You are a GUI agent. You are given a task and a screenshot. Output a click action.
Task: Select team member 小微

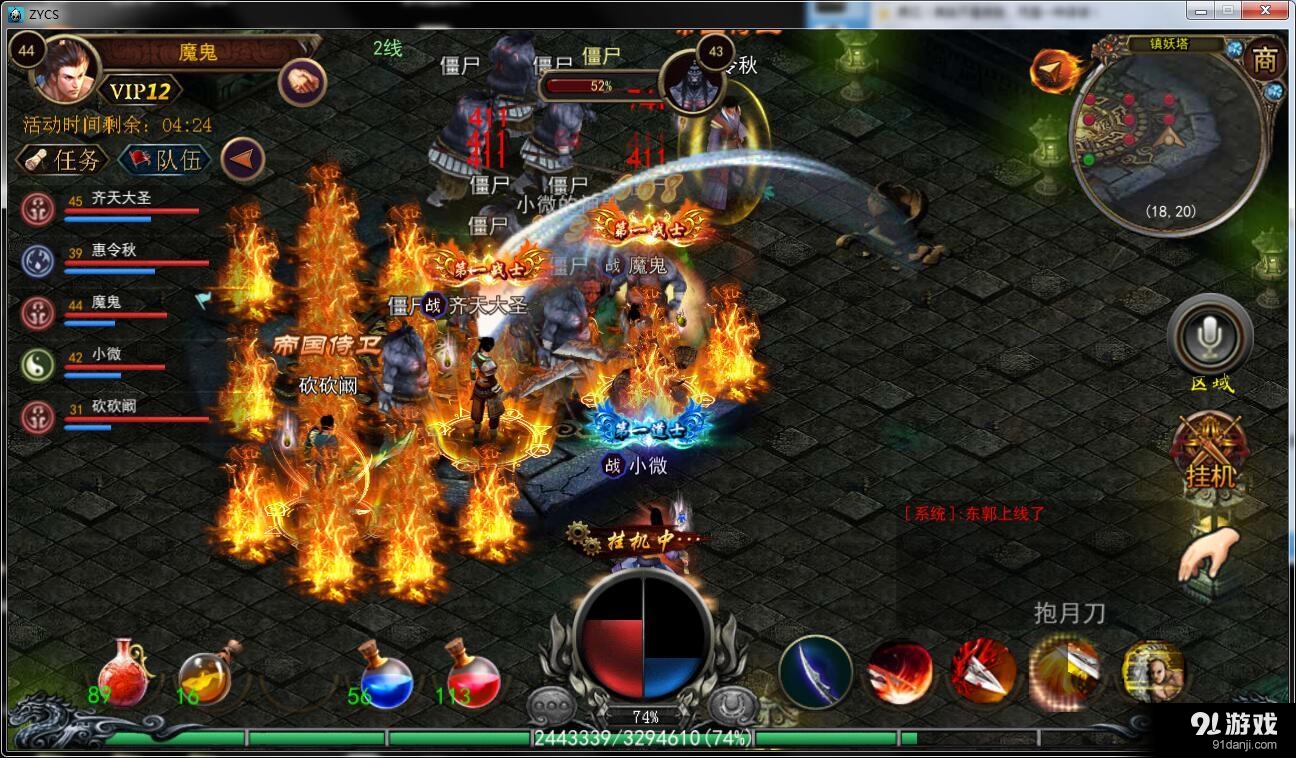click(x=110, y=364)
